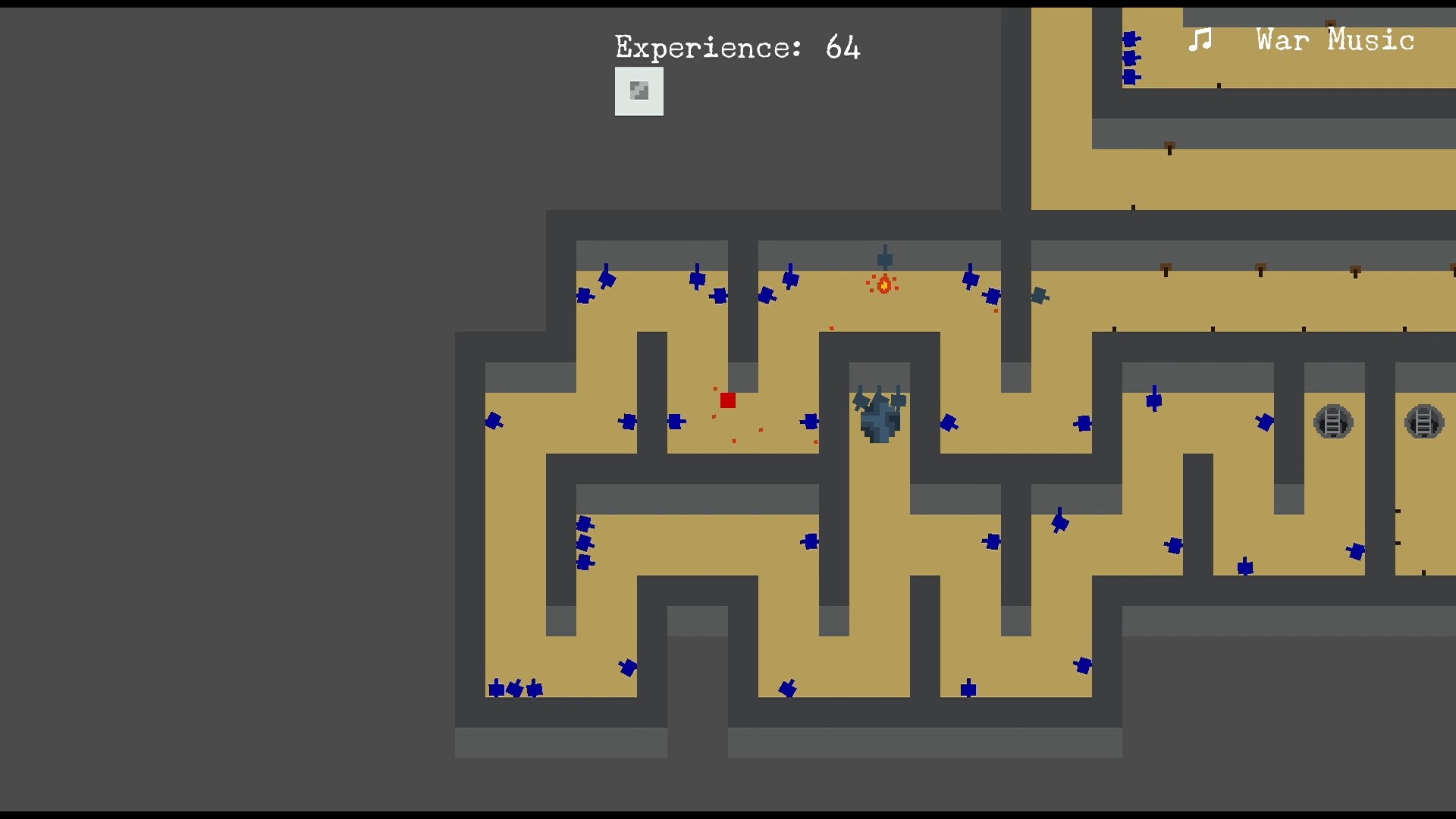Click the Experience: 64 counter text
The width and height of the screenshot is (1456, 819).
point(736,47)
